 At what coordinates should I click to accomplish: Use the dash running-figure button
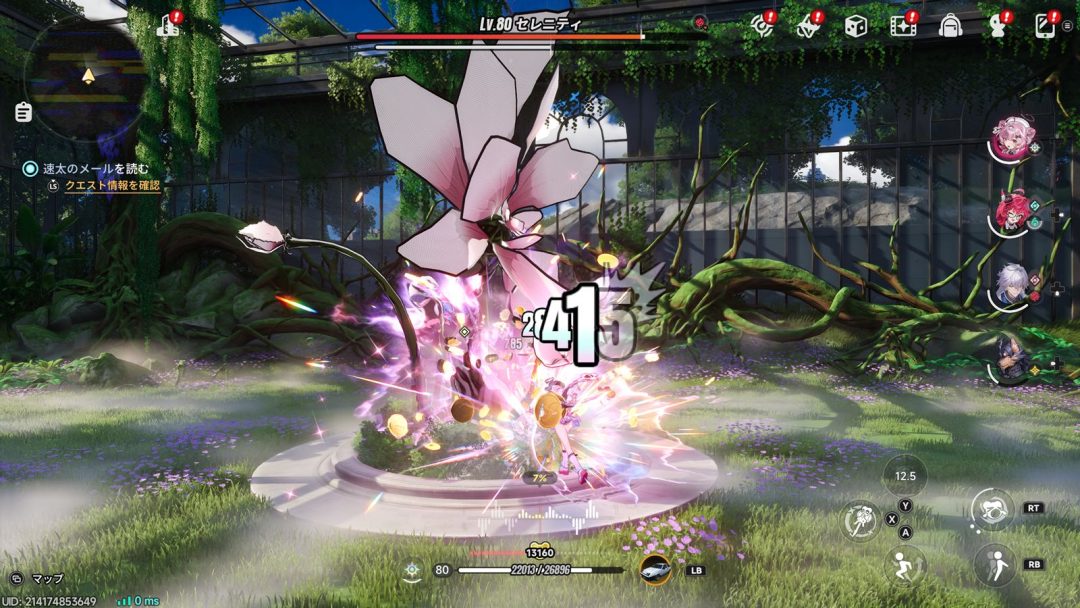click(905, 566)
